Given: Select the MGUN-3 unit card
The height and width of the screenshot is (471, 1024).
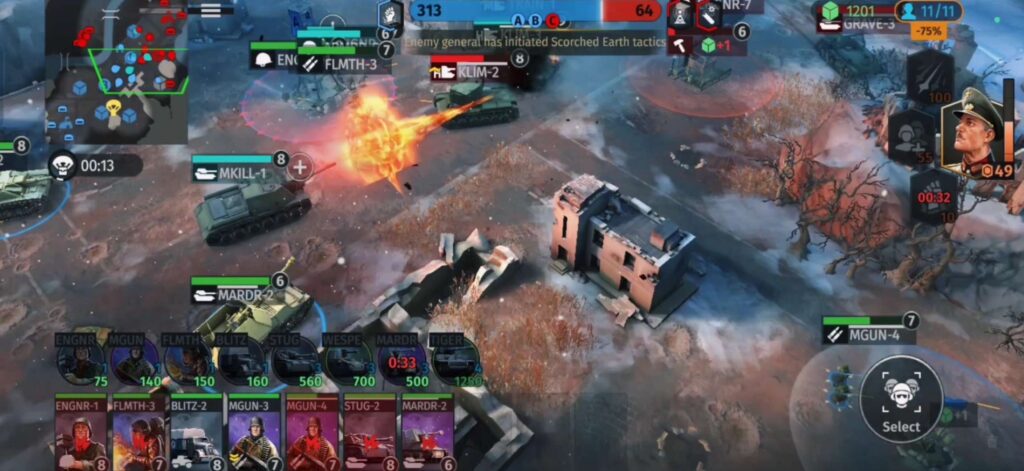Looking at the screenshot, I should coord(254,433).
